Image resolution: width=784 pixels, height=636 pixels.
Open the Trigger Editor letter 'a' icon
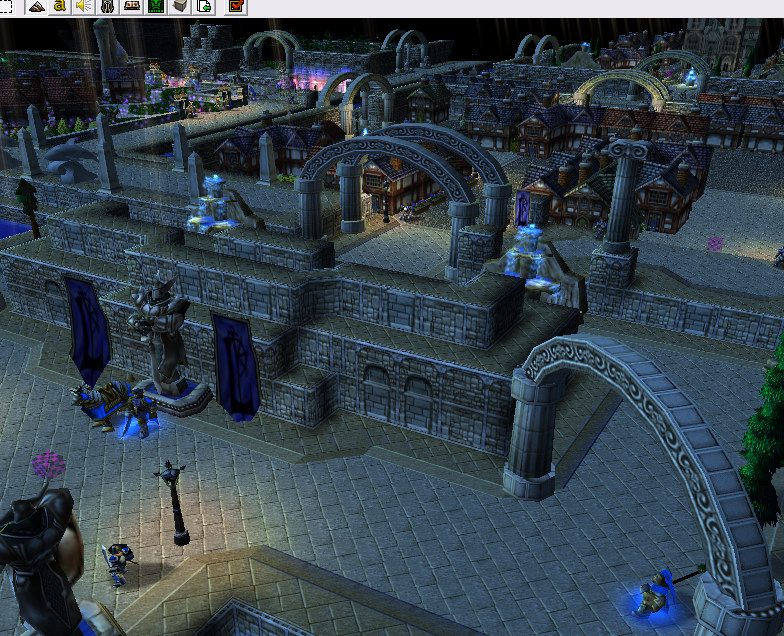[x=60, y=6]
